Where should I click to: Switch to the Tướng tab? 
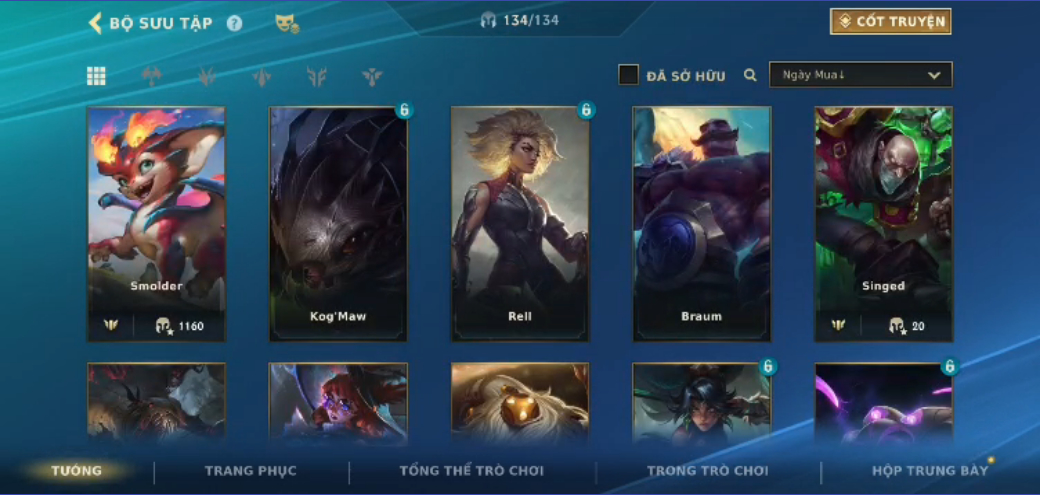pyautogui.click(x=77, y=471)
